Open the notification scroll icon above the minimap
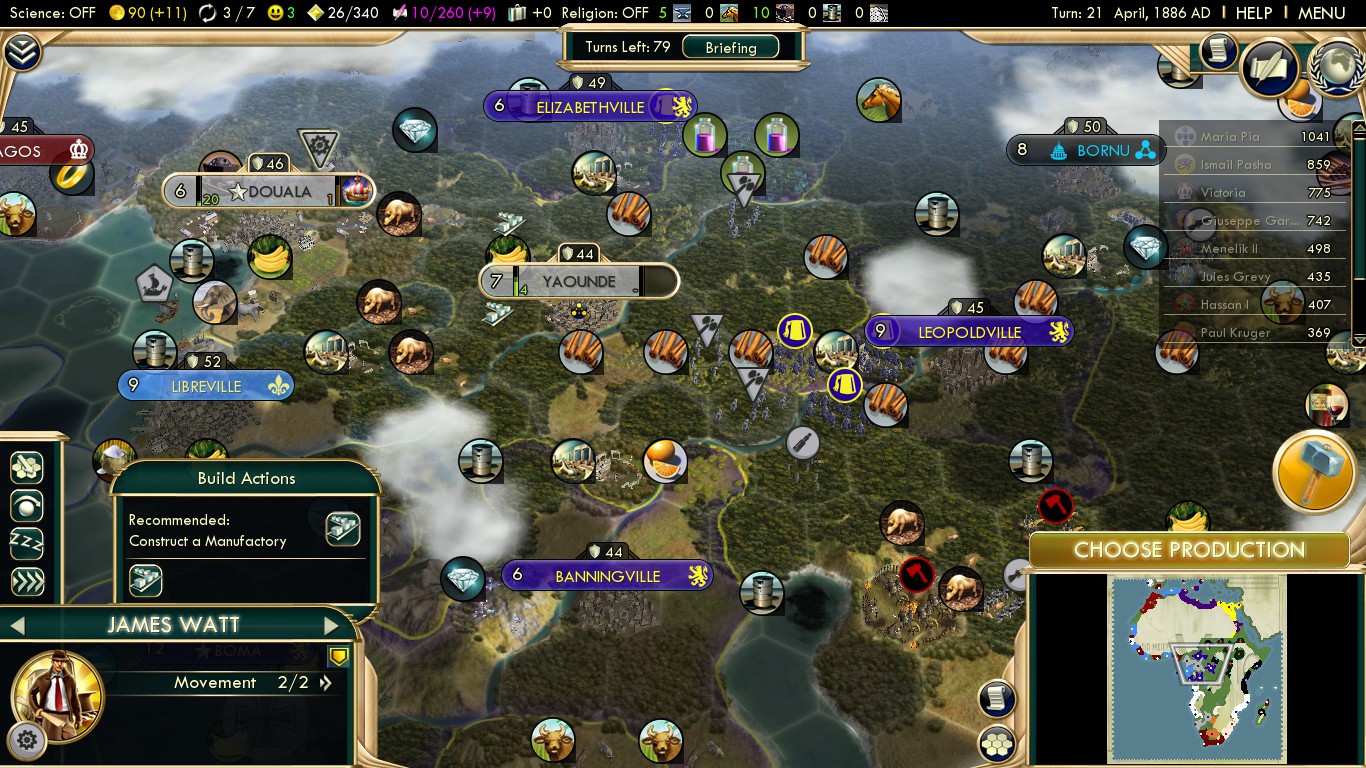 pyautogui.click(x=996, y=699)
